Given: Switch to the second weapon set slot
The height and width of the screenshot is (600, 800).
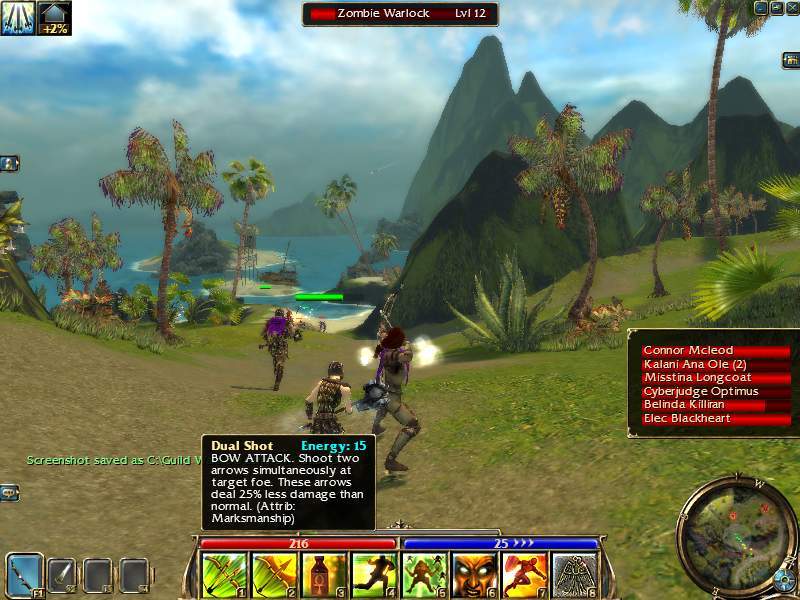Looking at the screenshot, I should click(x=62, y=575).
